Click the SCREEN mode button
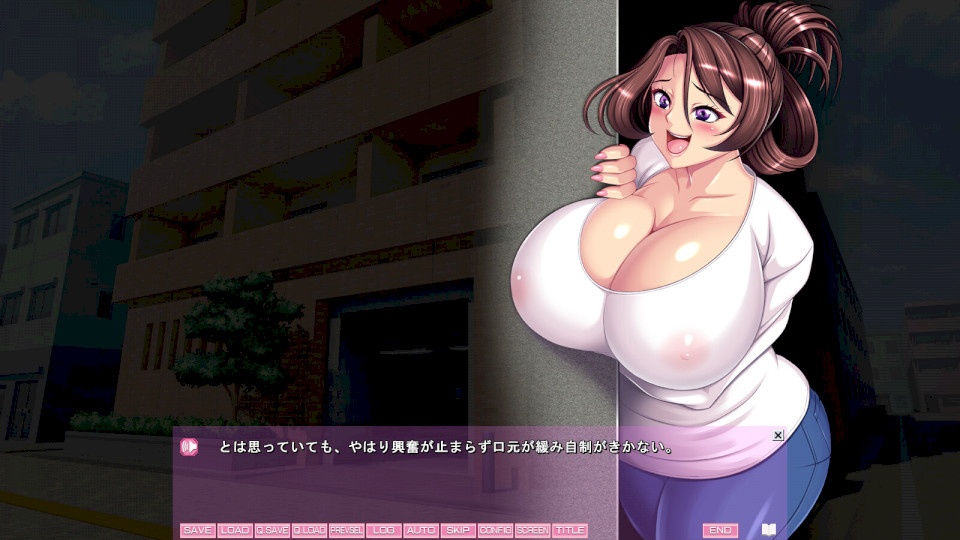Viewport: 960px width, 540px height. [x=532, y=530]
